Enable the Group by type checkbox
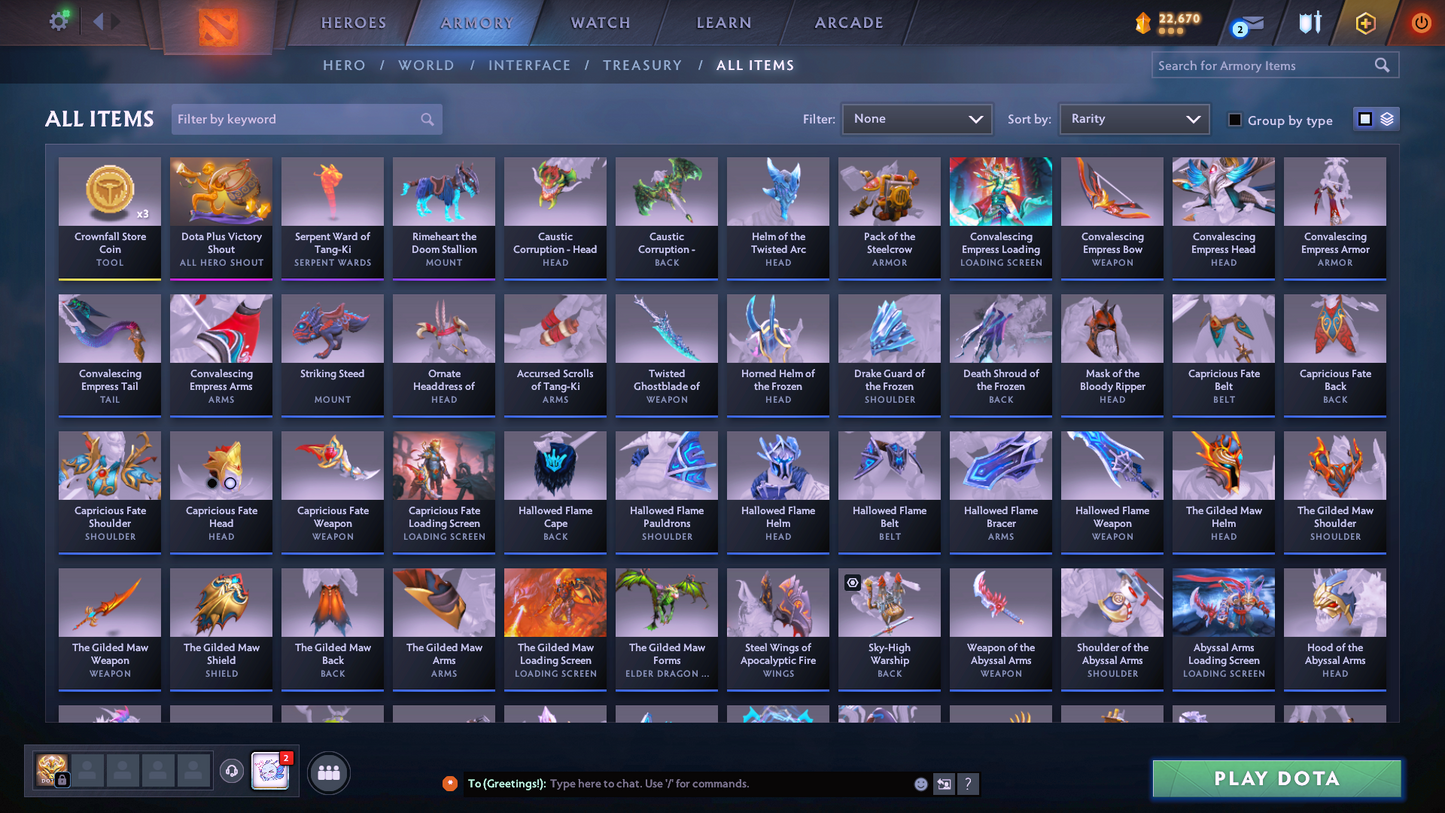1445x813 pixels. (x=1236, y=120)
